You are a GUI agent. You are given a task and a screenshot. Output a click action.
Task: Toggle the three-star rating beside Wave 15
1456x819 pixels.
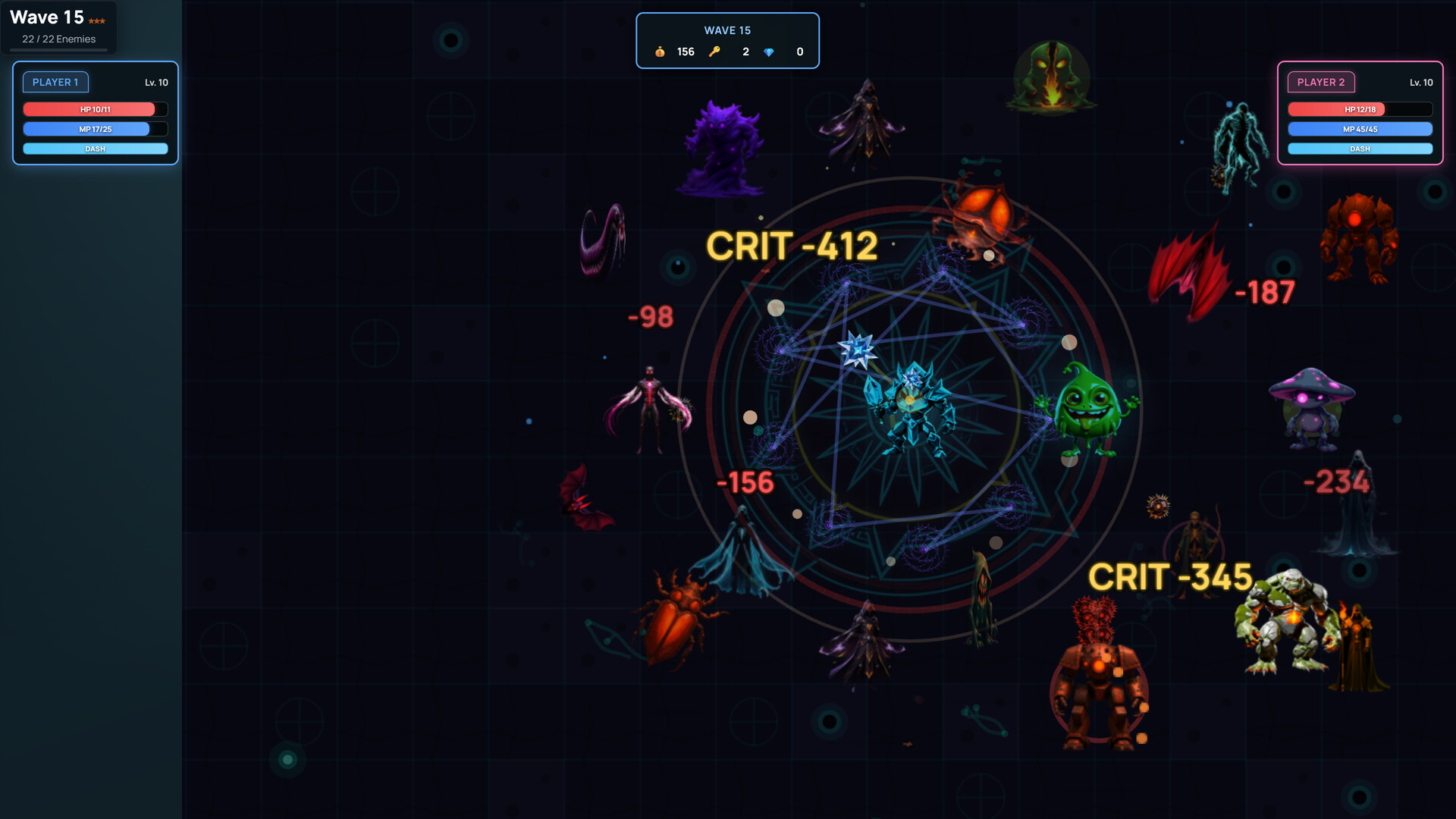click(x=95, y=21)
